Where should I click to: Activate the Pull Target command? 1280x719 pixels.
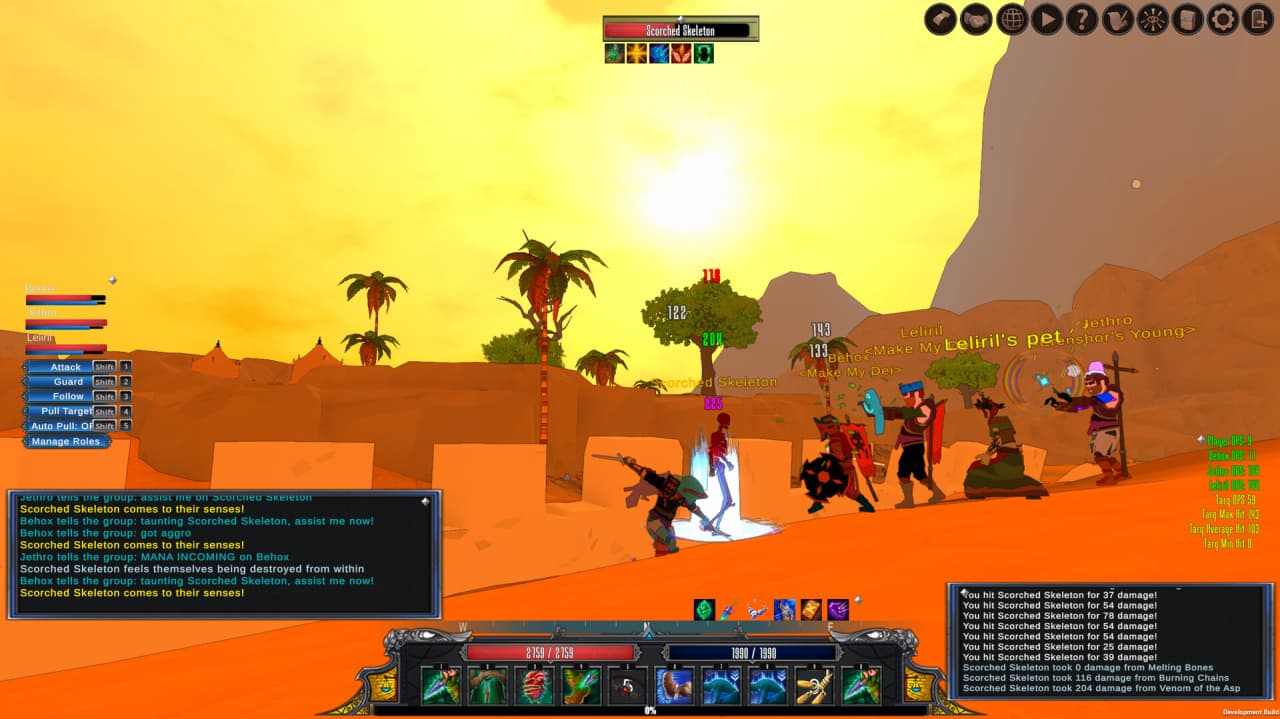(67, 411)
